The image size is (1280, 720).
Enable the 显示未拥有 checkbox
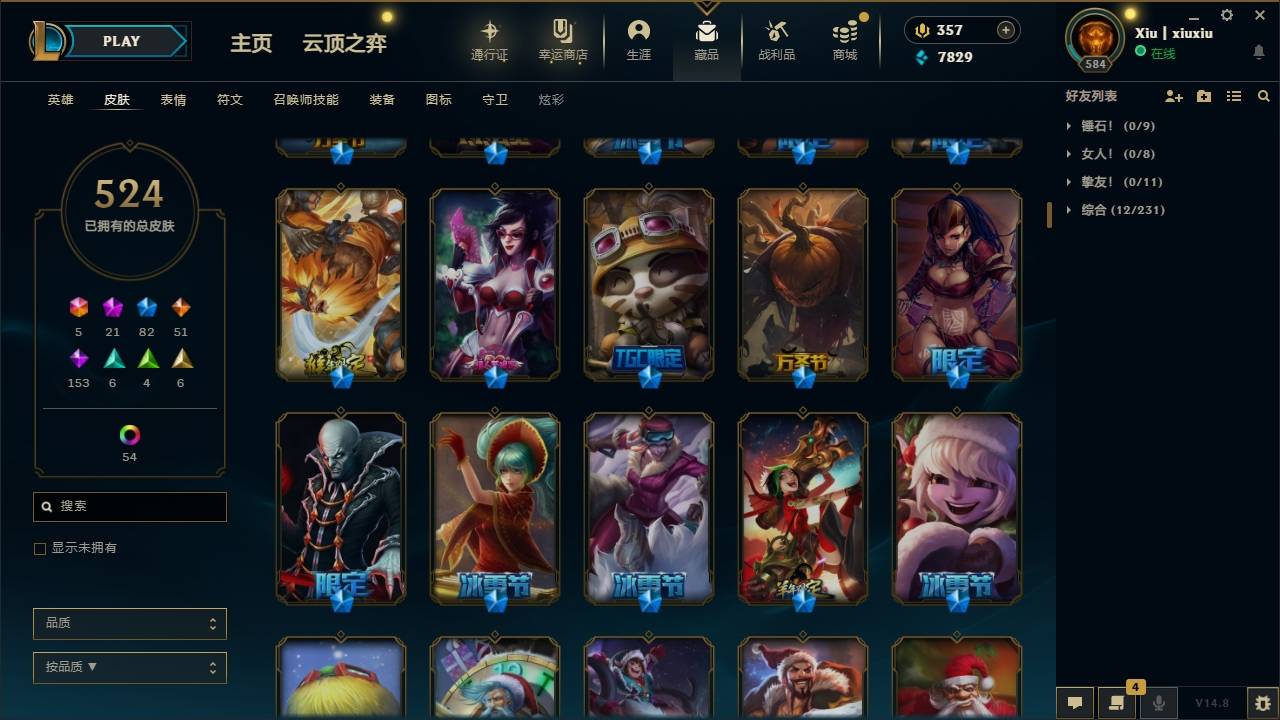tap(39, 548)
